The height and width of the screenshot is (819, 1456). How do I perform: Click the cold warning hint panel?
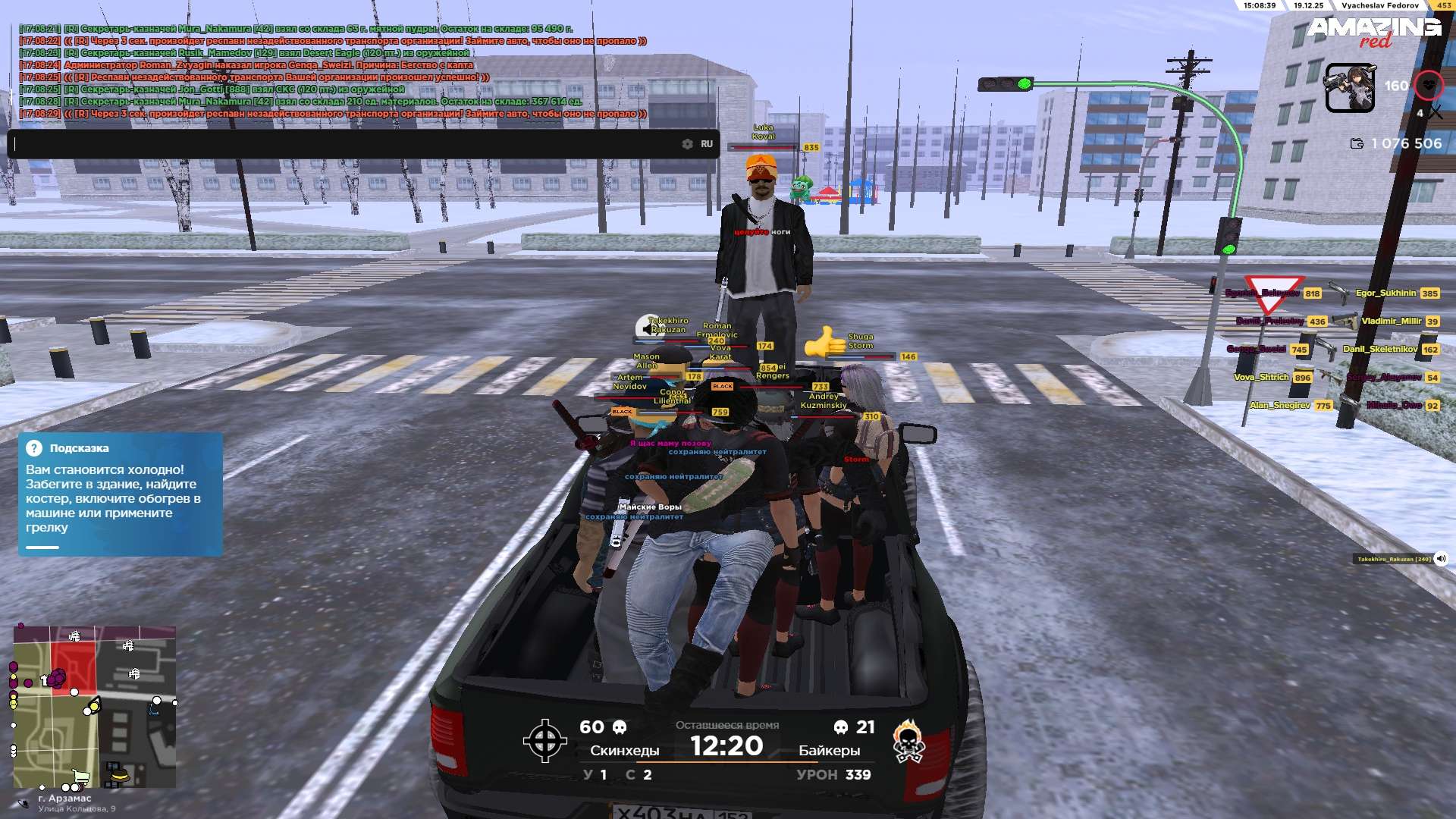pos(121,494)
